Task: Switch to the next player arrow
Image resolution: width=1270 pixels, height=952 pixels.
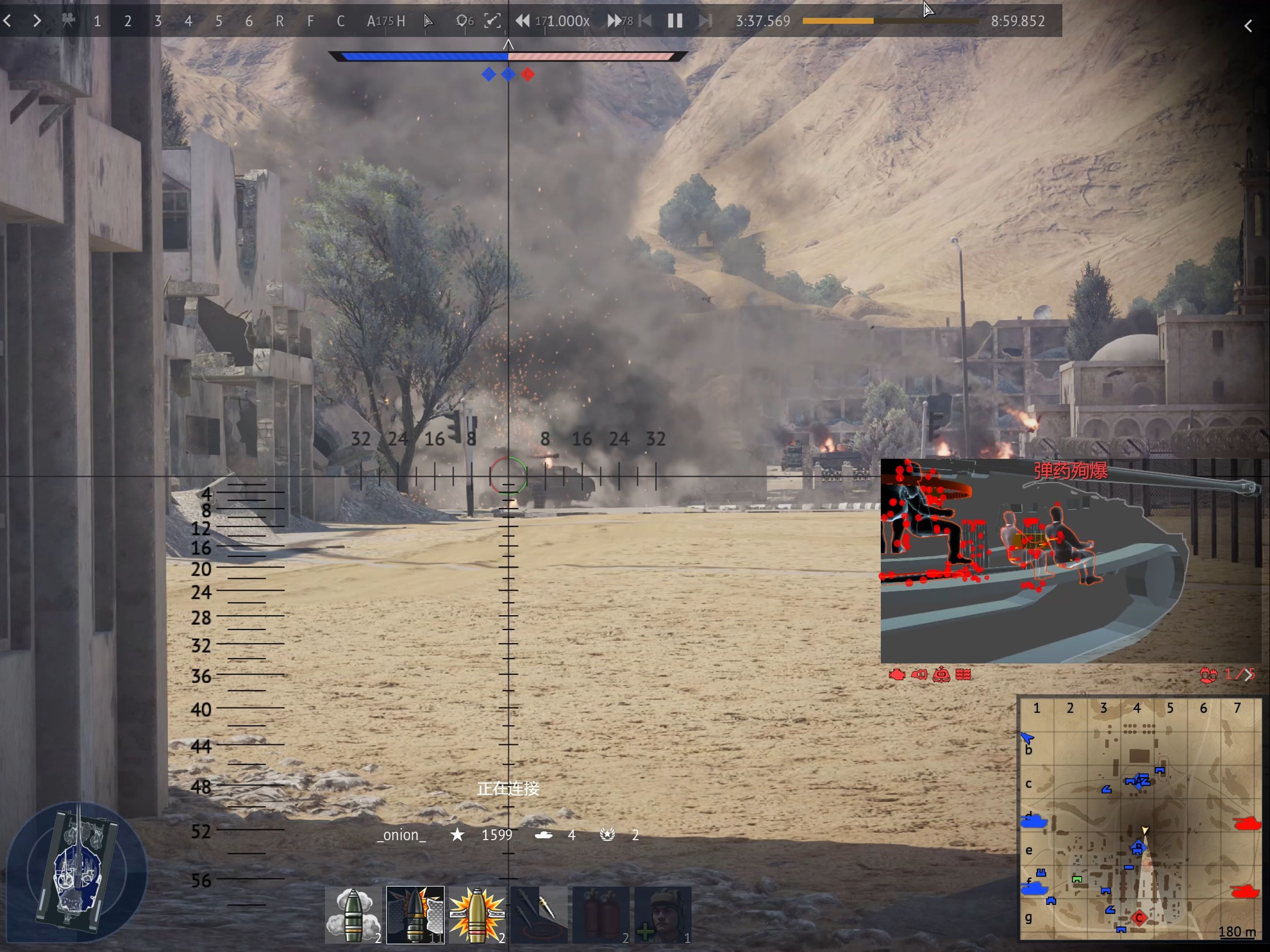Action: pos(37,21)
